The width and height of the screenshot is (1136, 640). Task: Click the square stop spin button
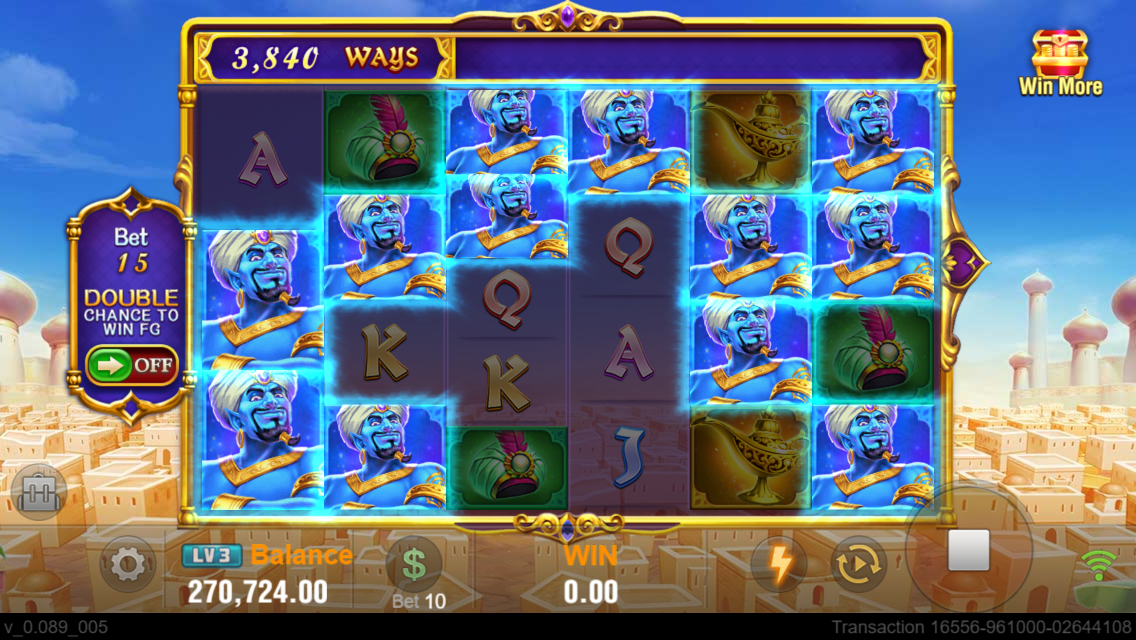tap(968, 551)
